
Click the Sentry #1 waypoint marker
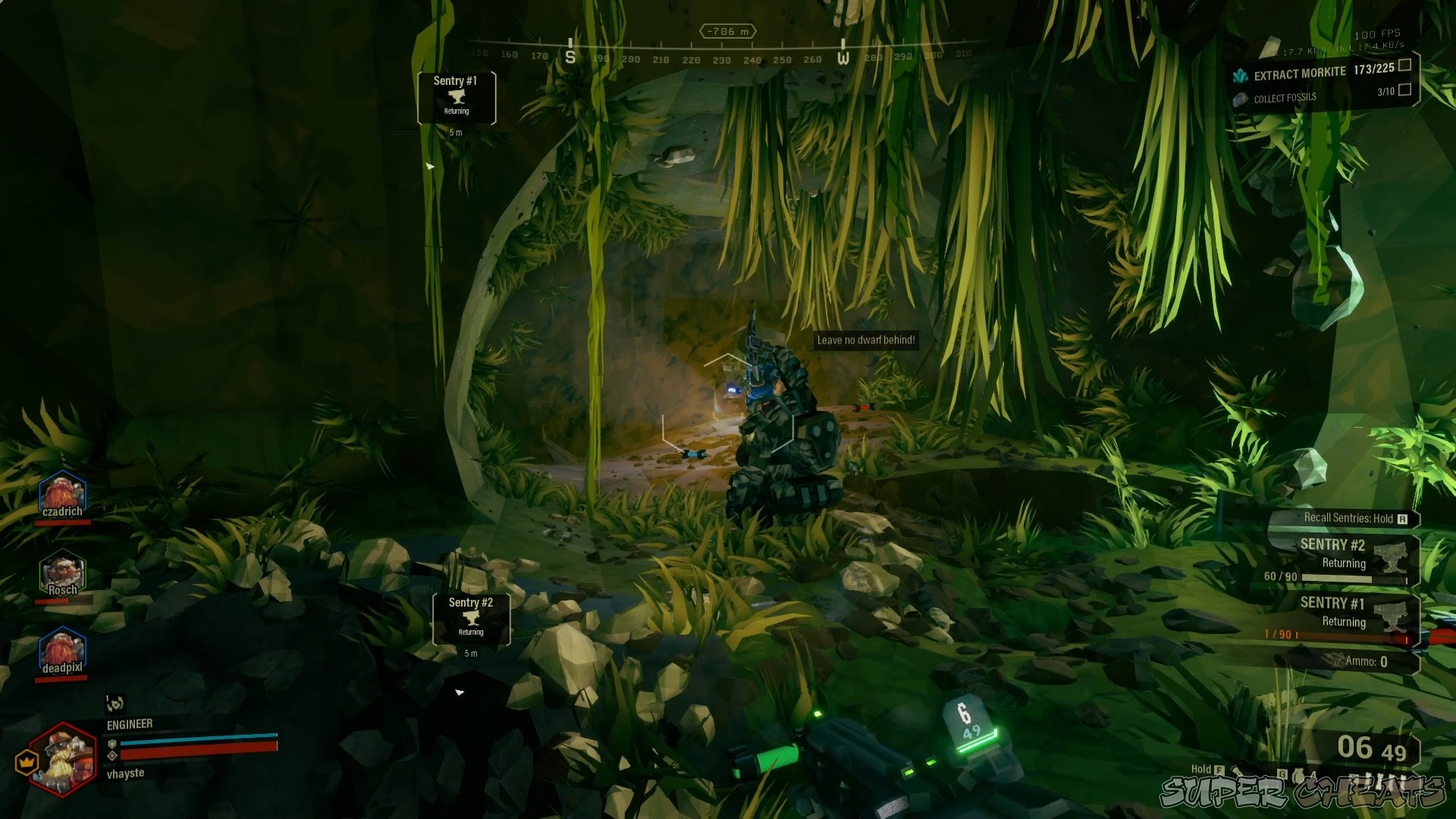[x=457, y=98]
